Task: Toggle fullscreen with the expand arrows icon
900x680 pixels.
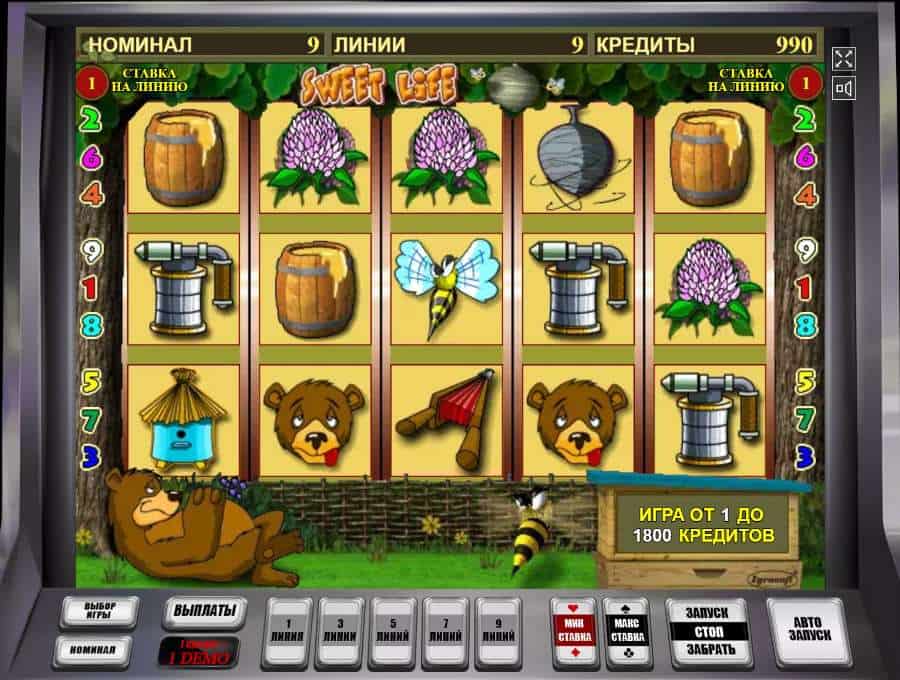Action: (x=844, y=58)
